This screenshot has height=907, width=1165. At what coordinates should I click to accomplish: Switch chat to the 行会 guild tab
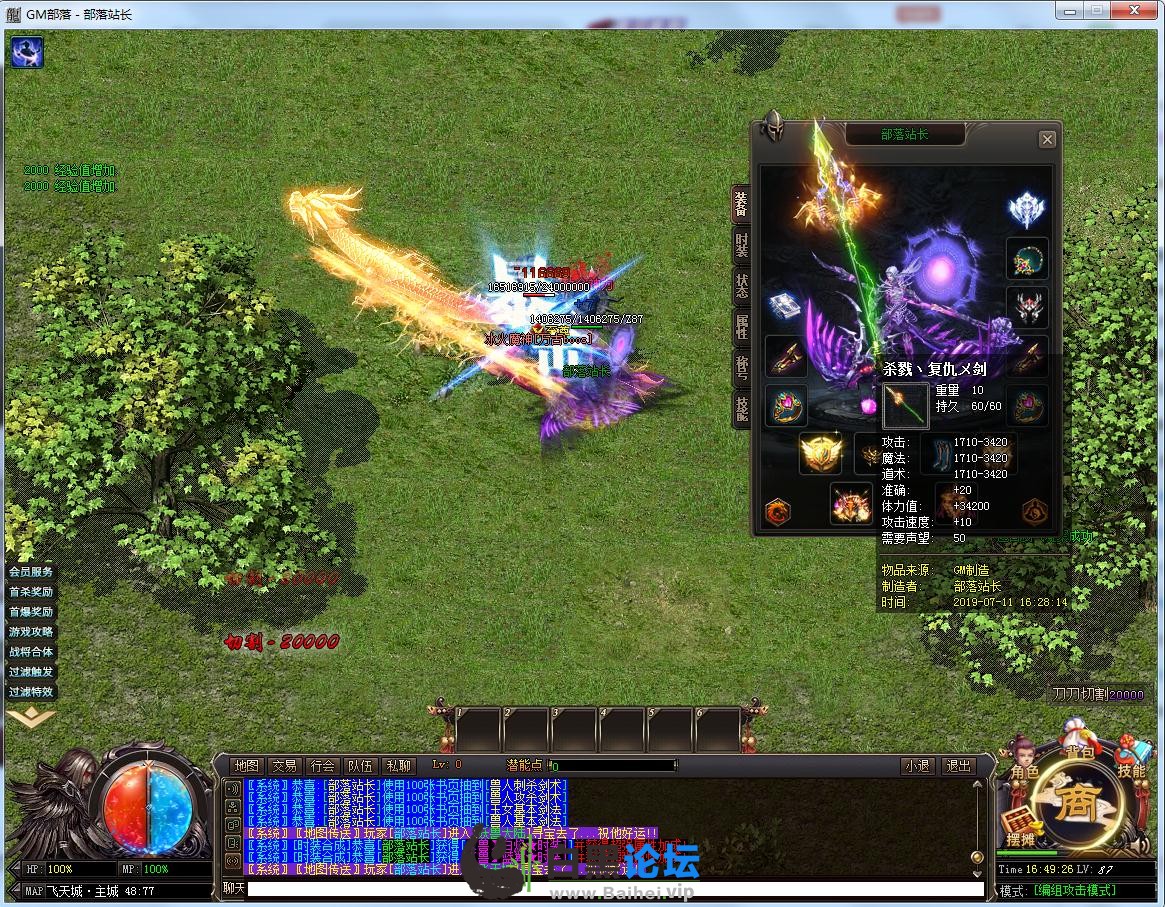[x=322, y=766]
